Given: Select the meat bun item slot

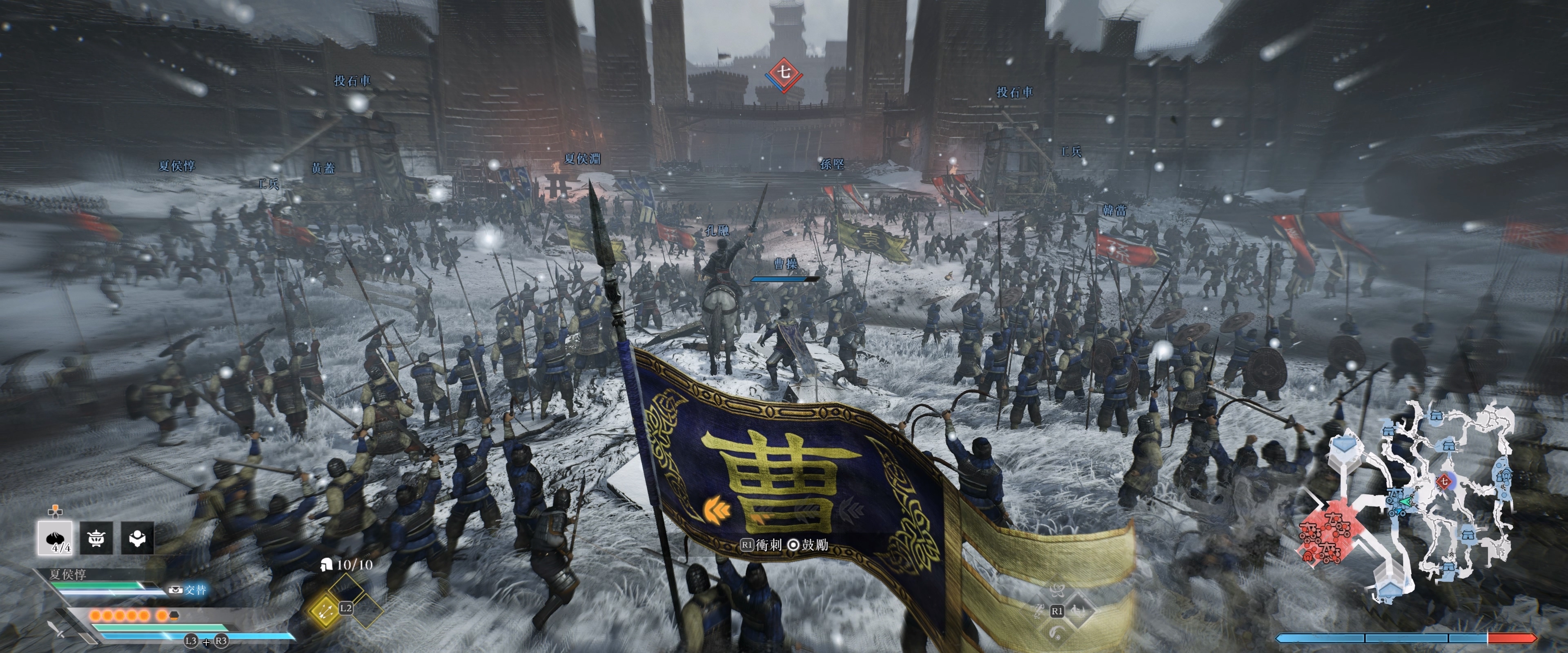Looking at the screenshot, I should (x=55, y=538).
